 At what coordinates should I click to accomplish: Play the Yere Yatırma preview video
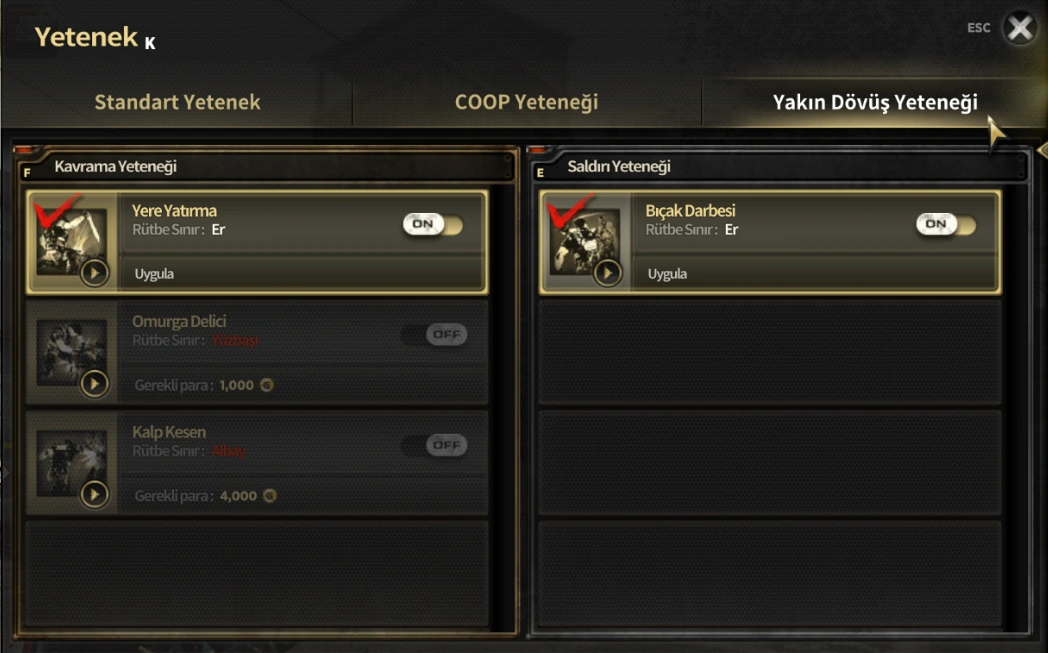click(x=94, y=272)
